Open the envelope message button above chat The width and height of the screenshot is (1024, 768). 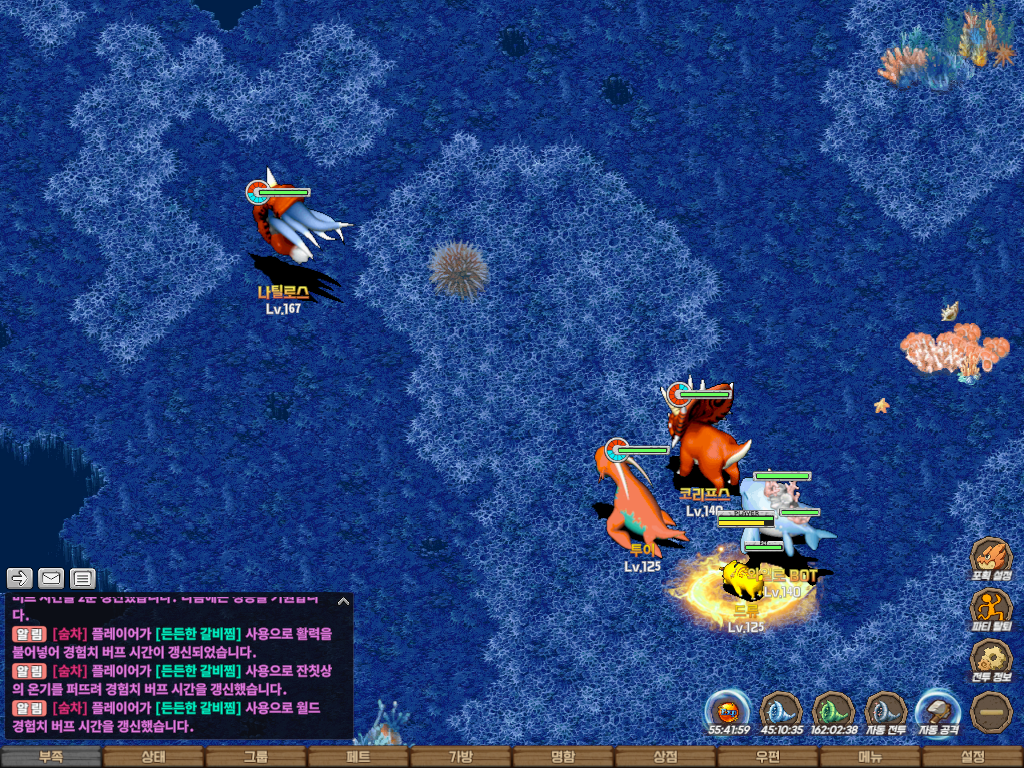coord(51,578)
